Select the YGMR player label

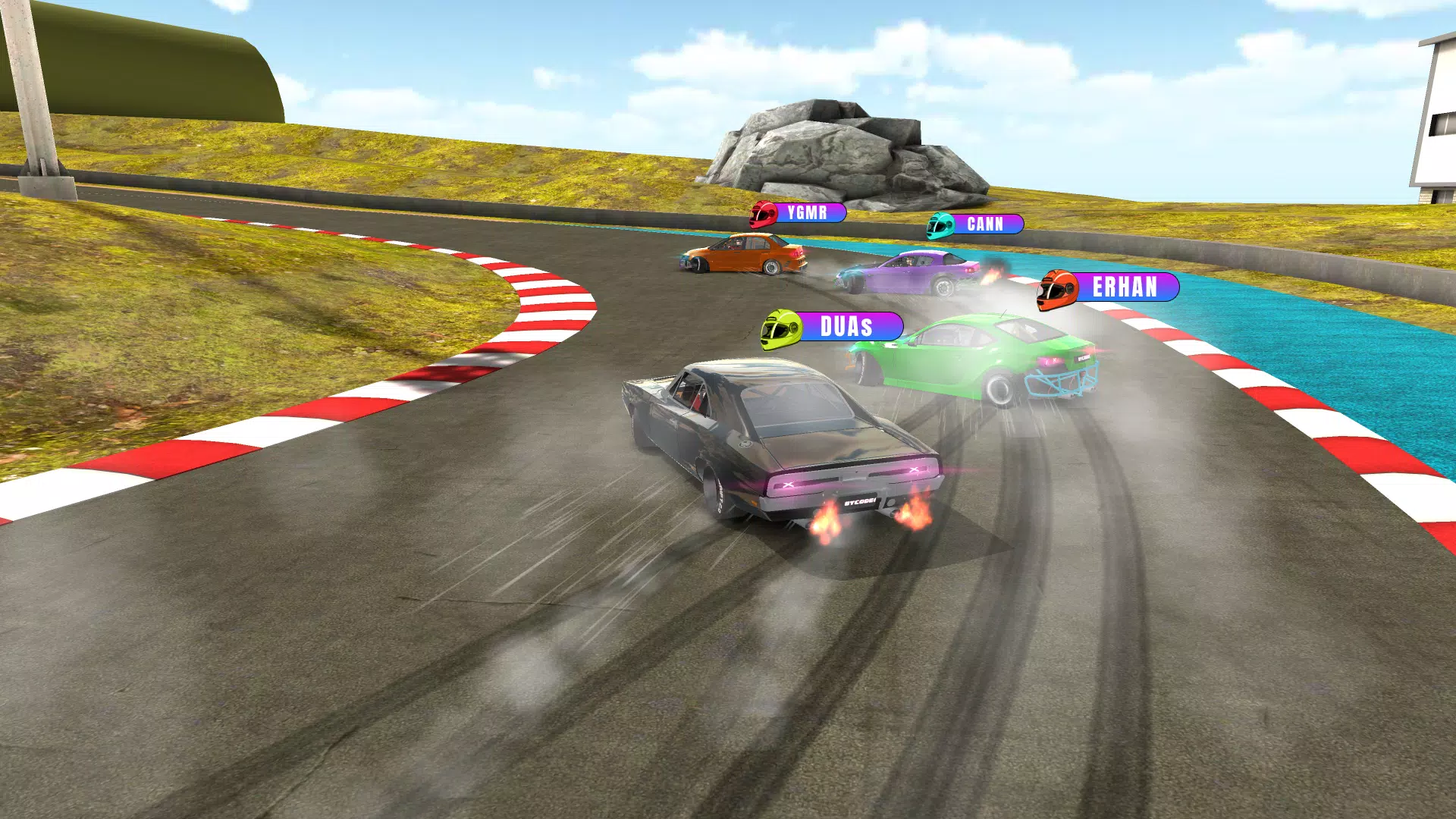pyautogui.click(x=808, y=214)
